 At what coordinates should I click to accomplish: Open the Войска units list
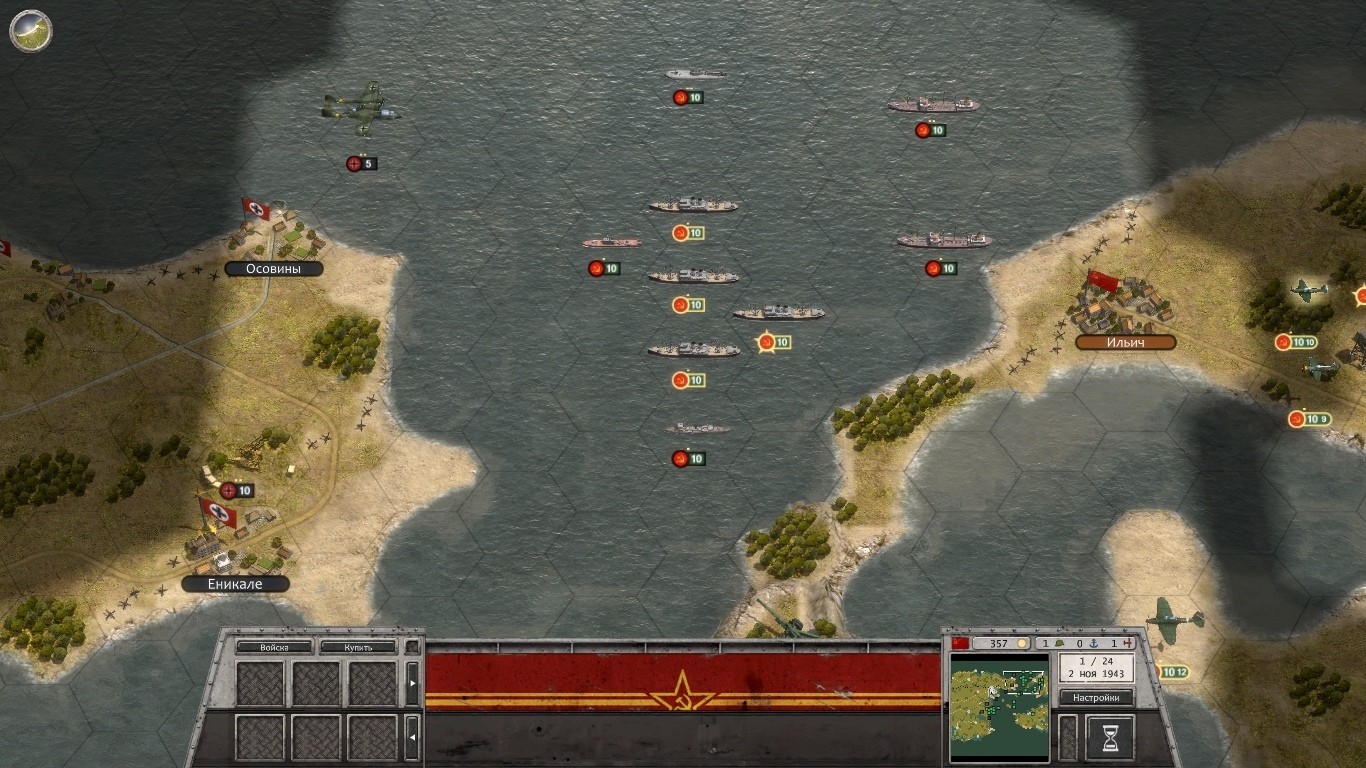tap(274, 647)
